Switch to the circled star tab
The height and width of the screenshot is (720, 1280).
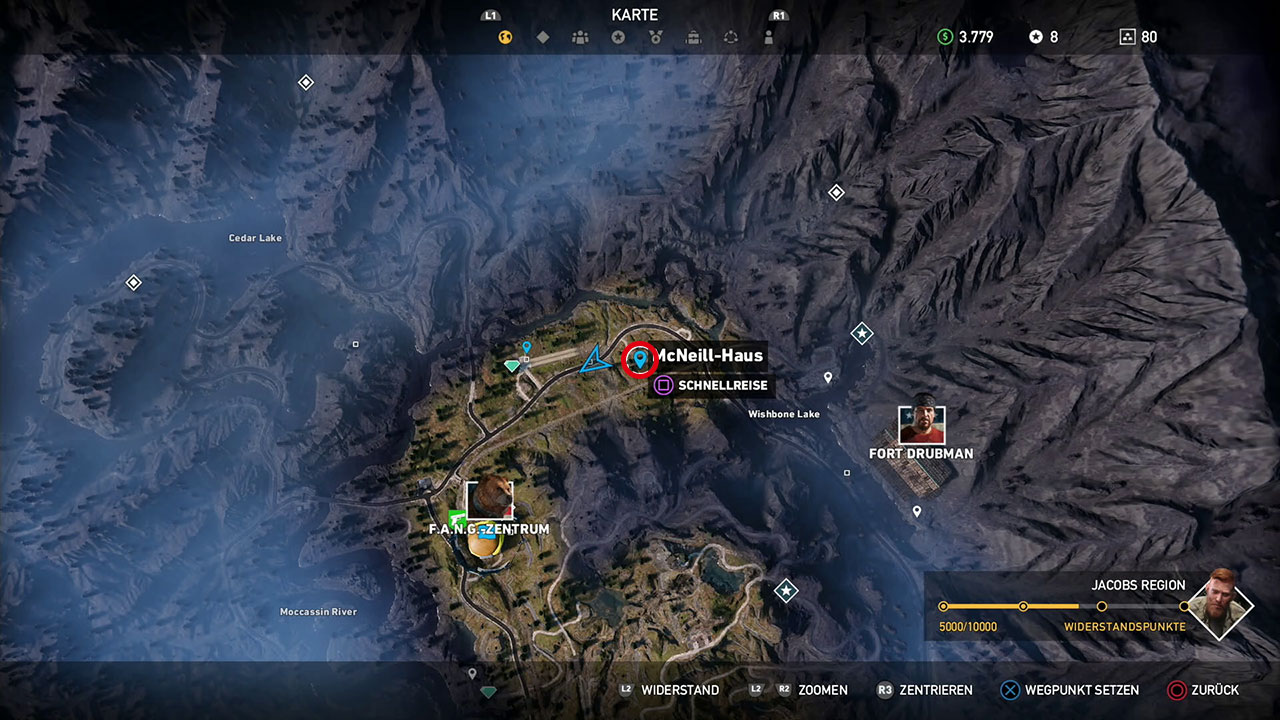coord(618,38)
